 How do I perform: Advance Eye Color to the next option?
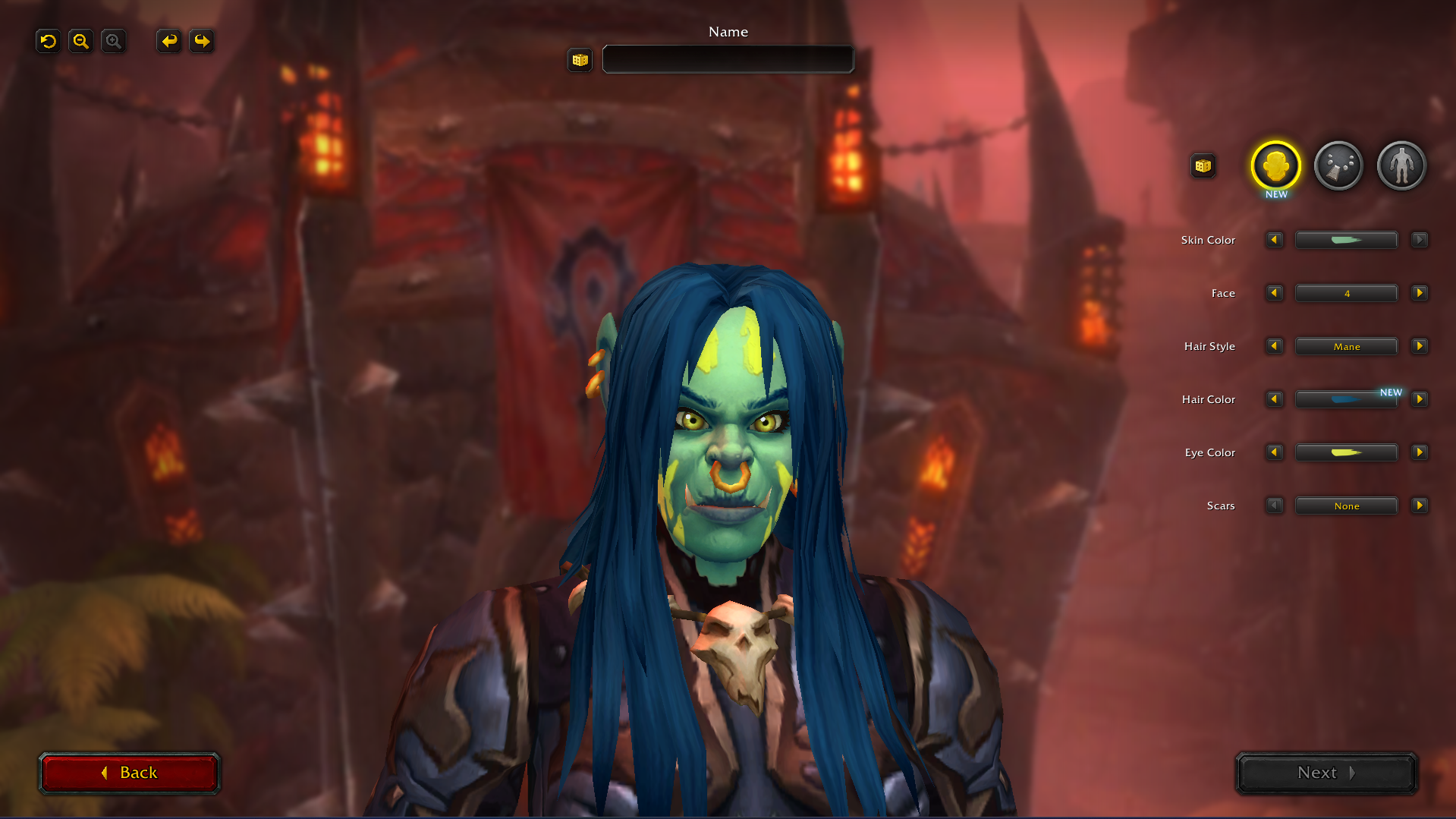(x=1420, y=452)
